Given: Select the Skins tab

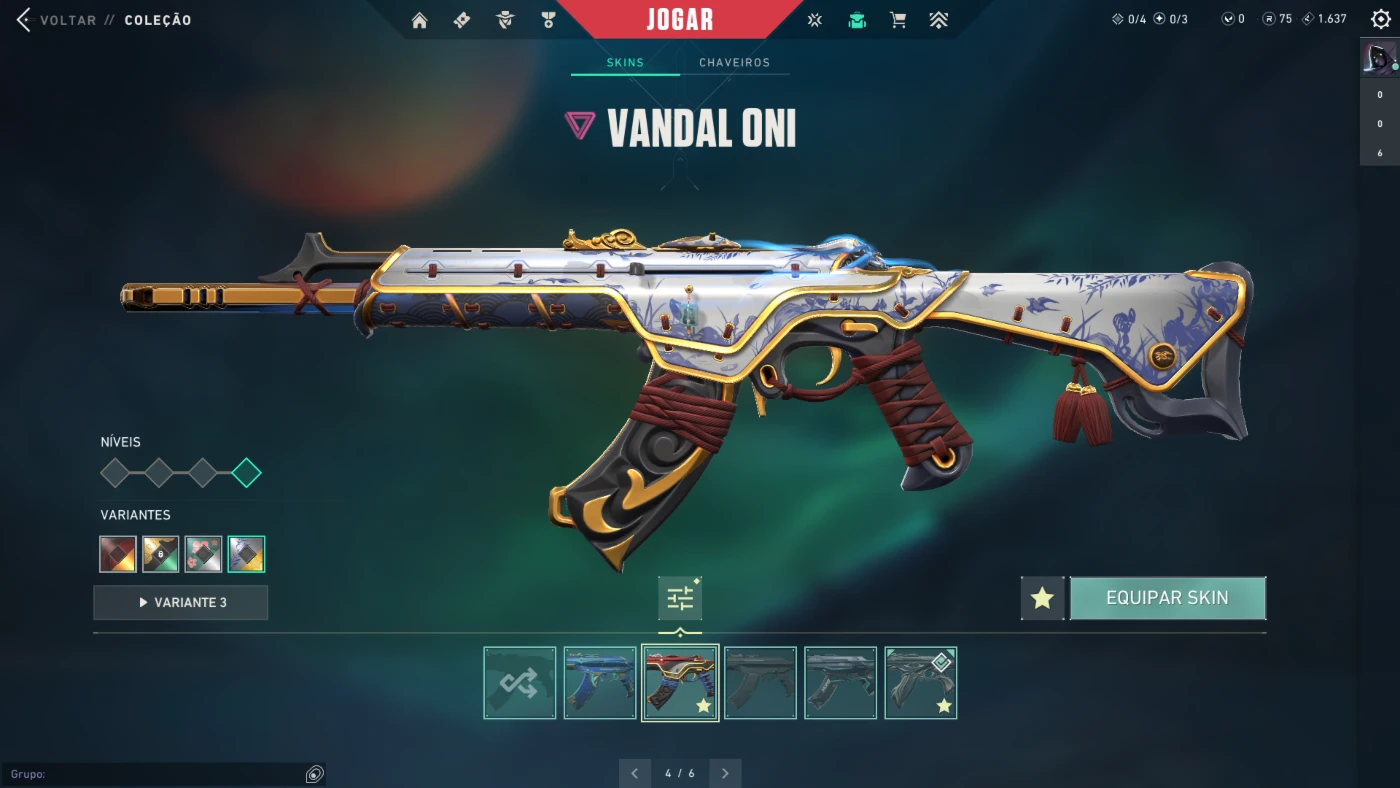Looking at the screenshot, I should [x=625, y=63].
